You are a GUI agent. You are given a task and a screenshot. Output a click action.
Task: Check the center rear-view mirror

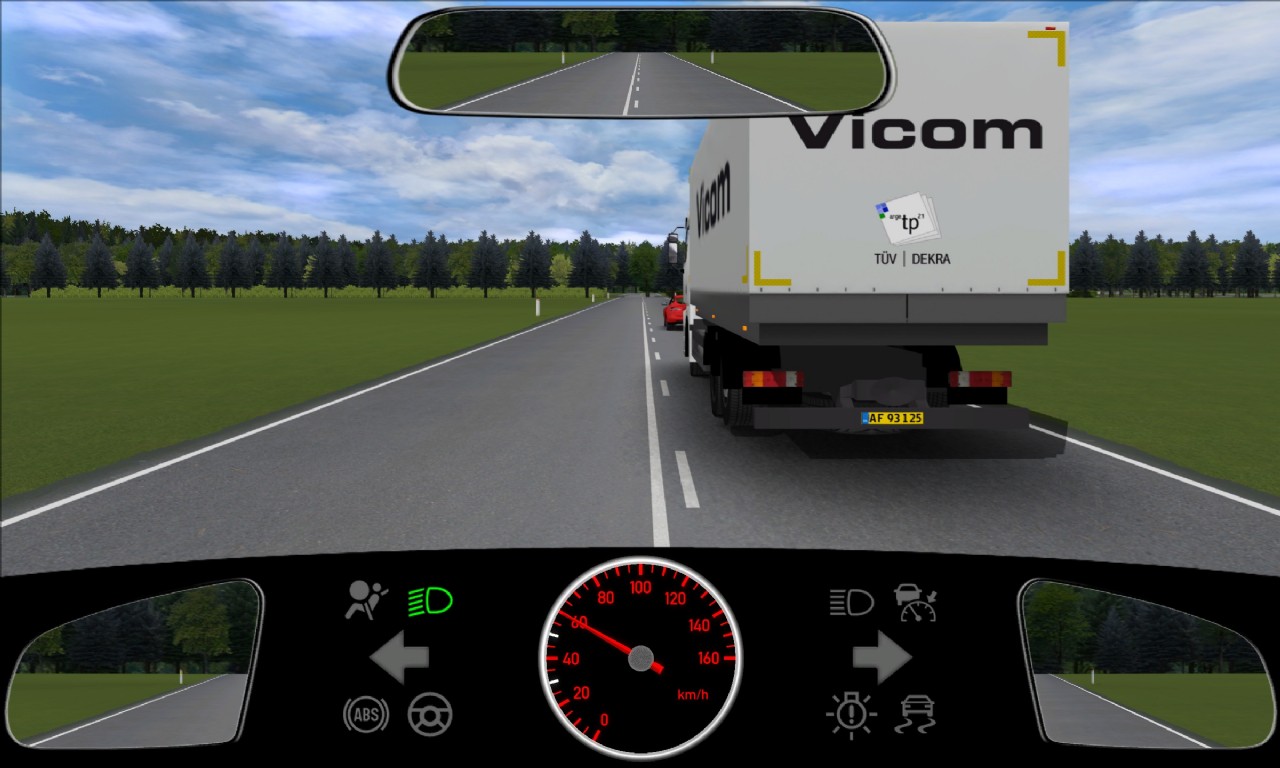click(641, 63)
